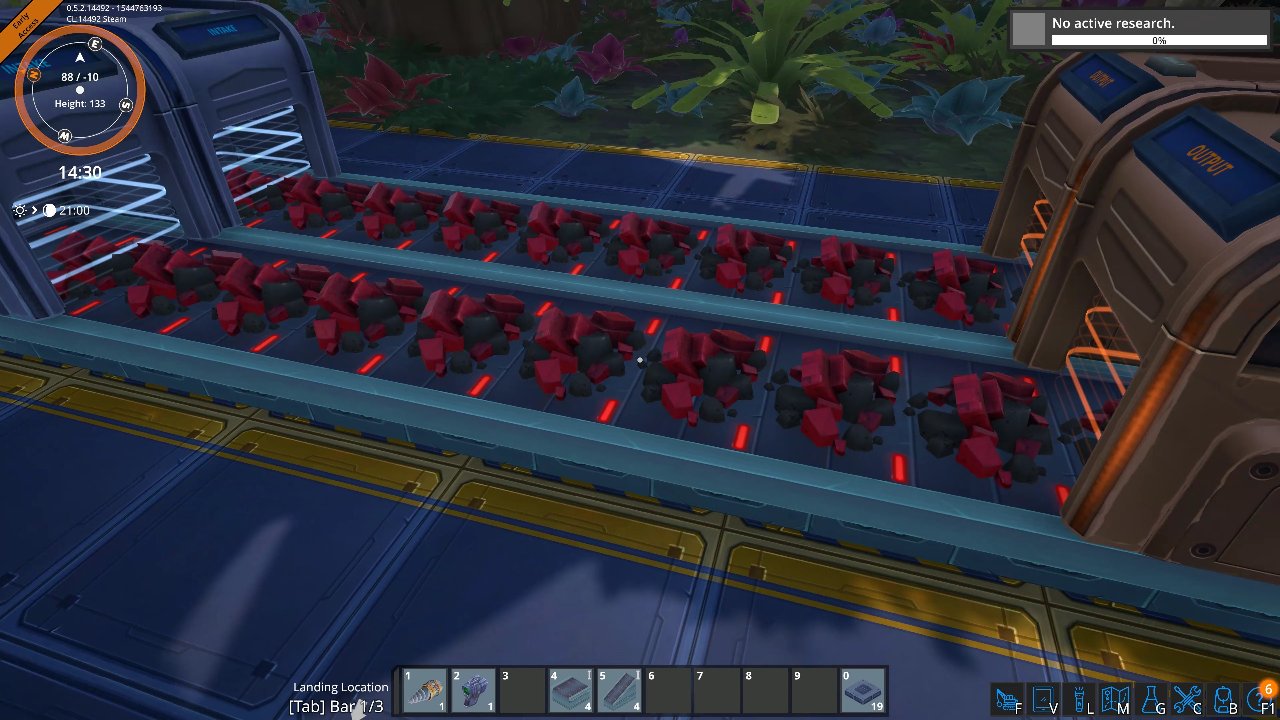Toggle the day-night sun indicator
The width and height of the screenshot is (1280, 720).
(x=20, y=210)
